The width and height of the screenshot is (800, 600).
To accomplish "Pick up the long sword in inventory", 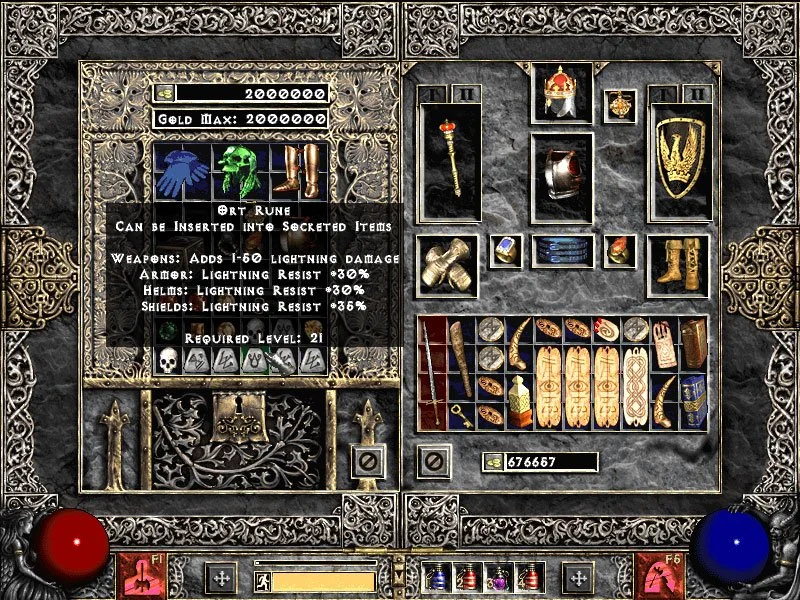I will pos(433,370).
